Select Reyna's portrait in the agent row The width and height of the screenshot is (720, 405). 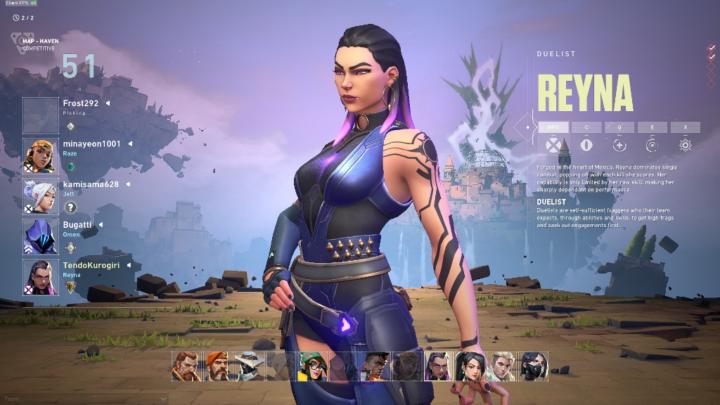pyautogui.click(x=438, y=366)
